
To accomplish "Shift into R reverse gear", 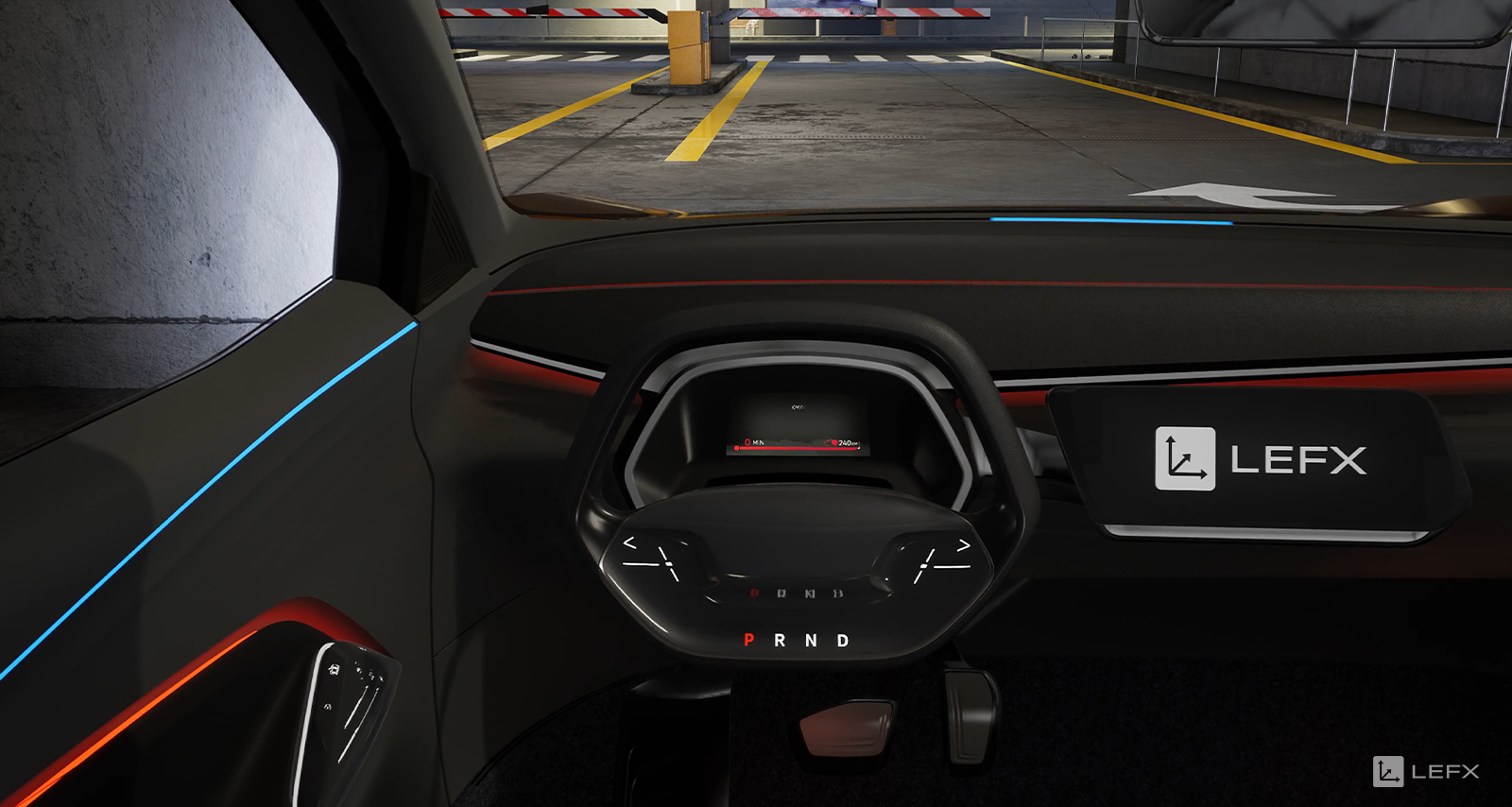I will (780, 641).
